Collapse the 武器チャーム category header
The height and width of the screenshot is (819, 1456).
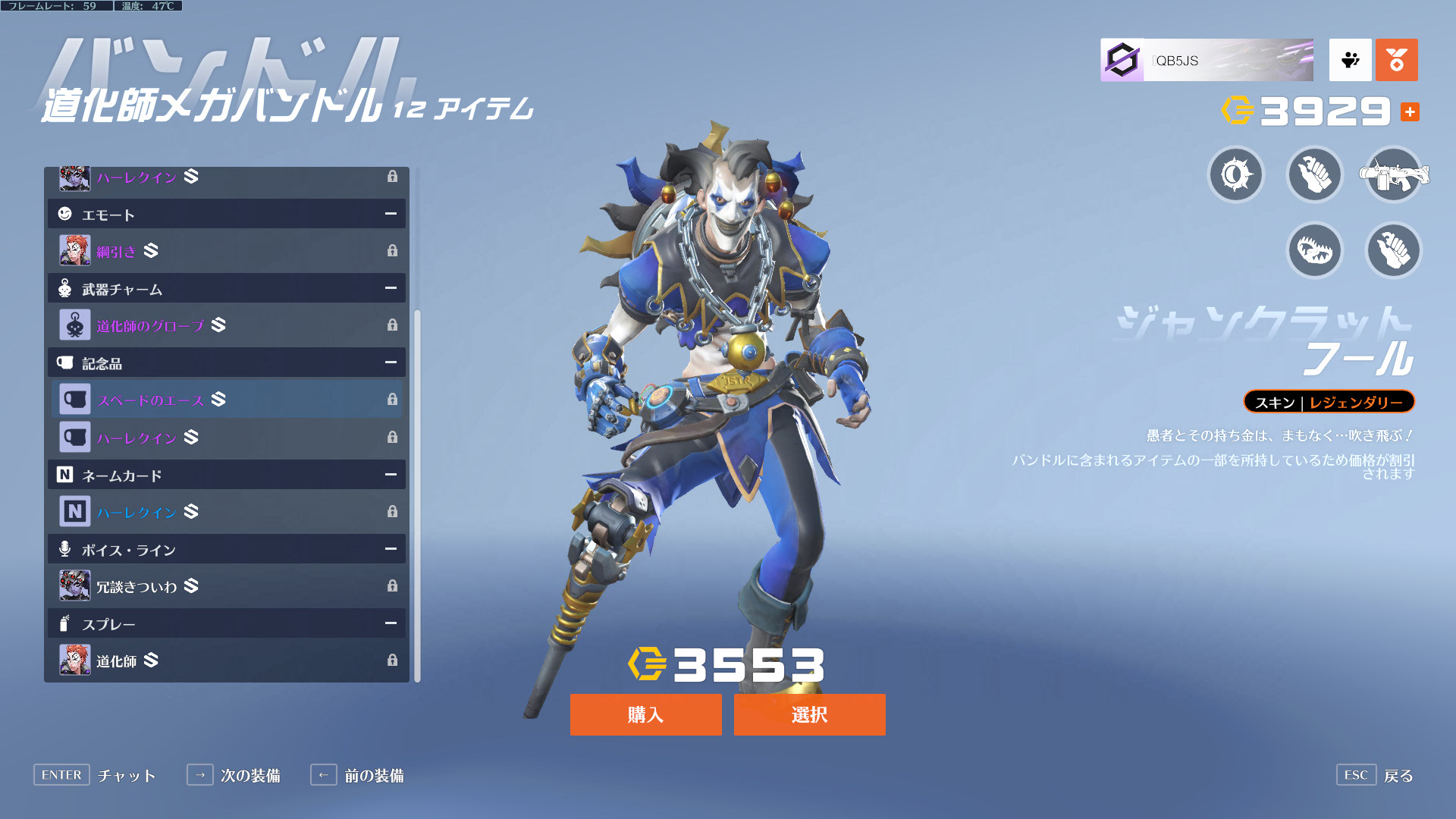point(391,288)
